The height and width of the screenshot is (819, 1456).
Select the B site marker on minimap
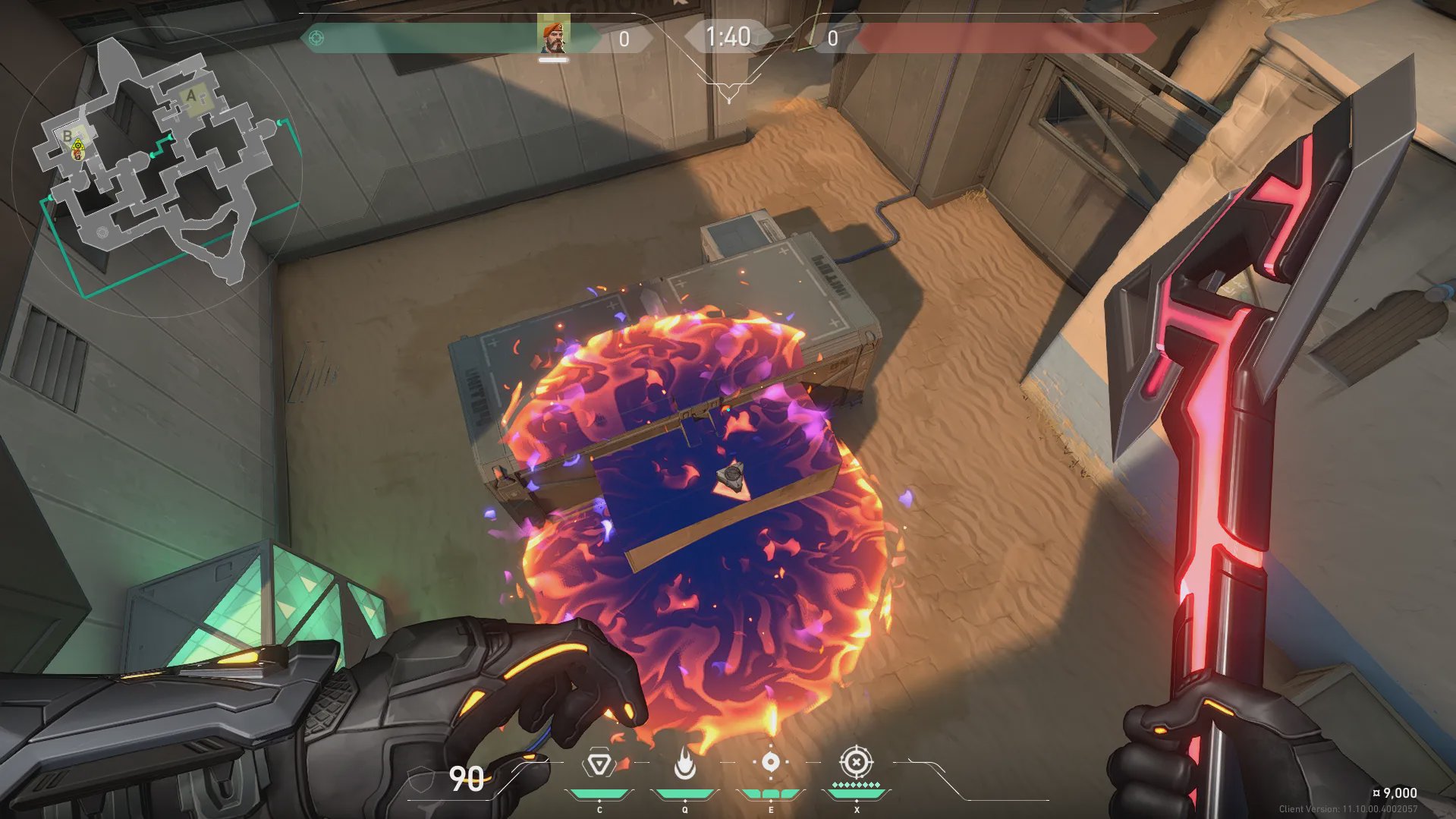[68, 137]
